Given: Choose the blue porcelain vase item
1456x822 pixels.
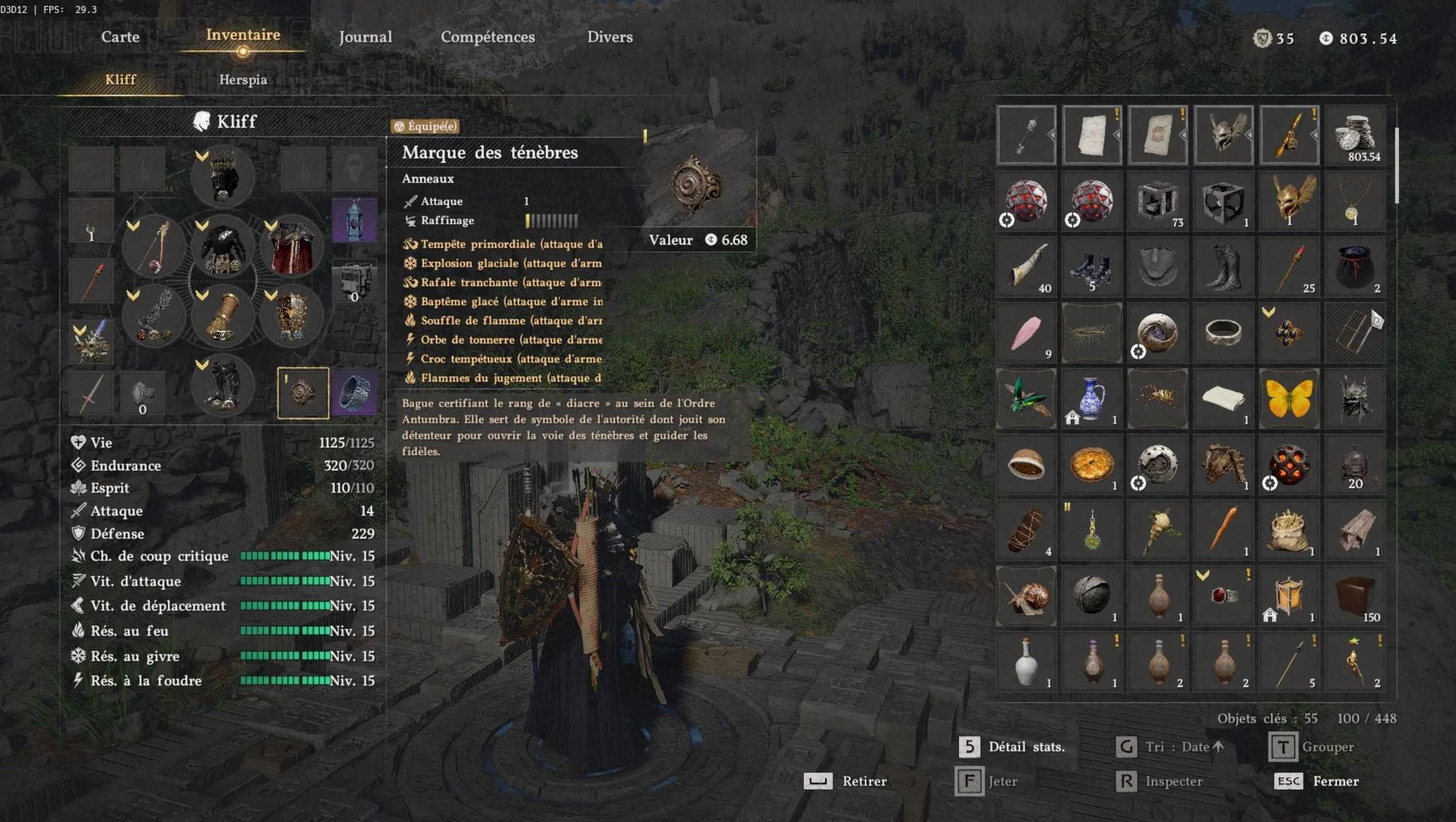Looking at the screenshot, I should (x=1091, y=399).
